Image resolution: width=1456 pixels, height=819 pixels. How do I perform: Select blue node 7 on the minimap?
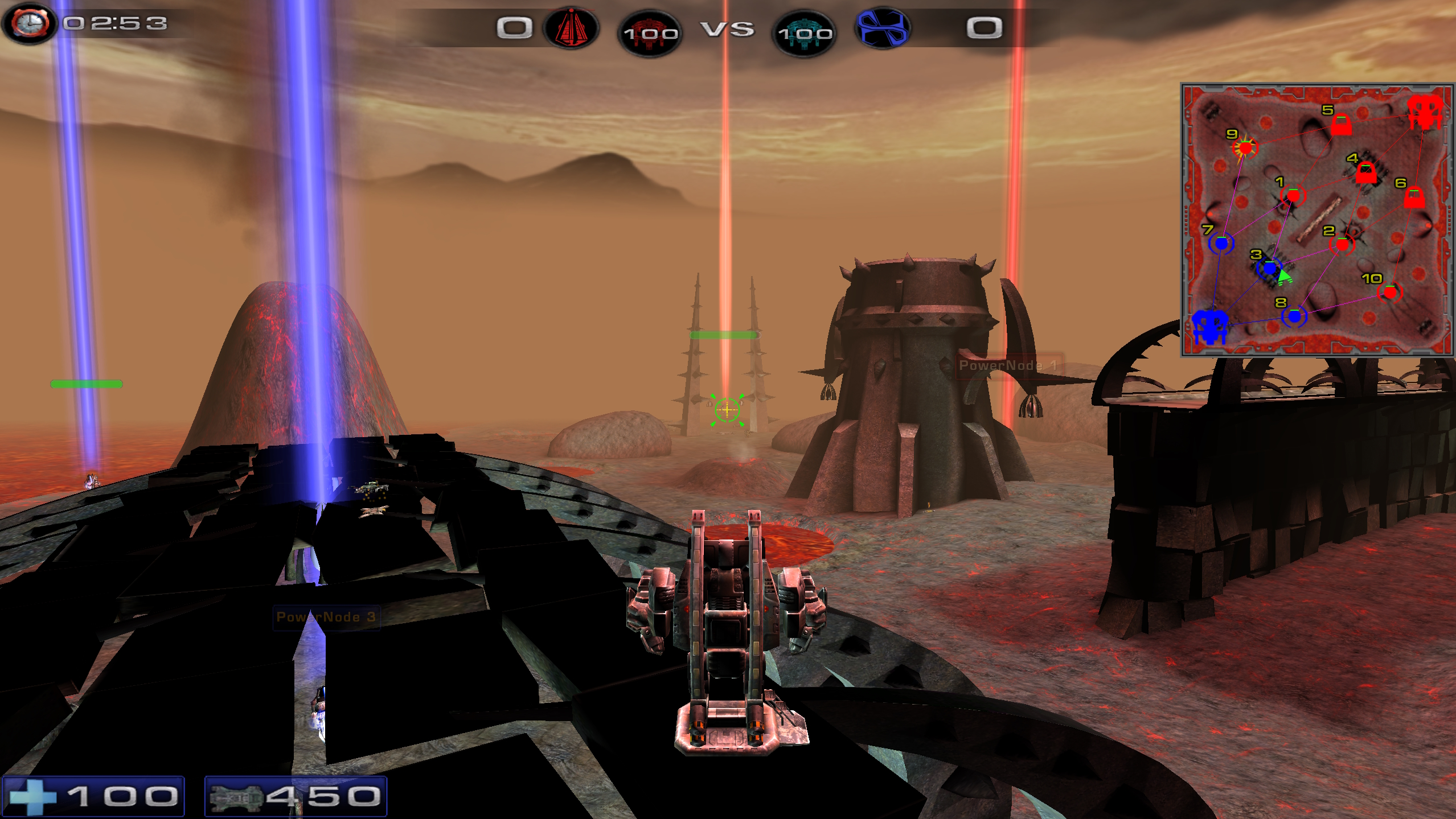pyautogui.click(x=1221, y=244)
